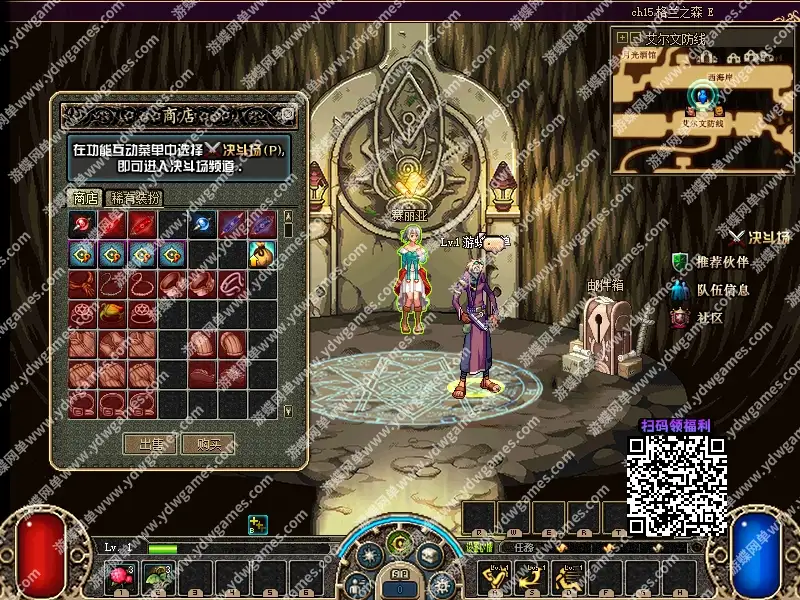Open the 决斗场 arena menu
Screen dimensions: 800x600
click(760, 237)
